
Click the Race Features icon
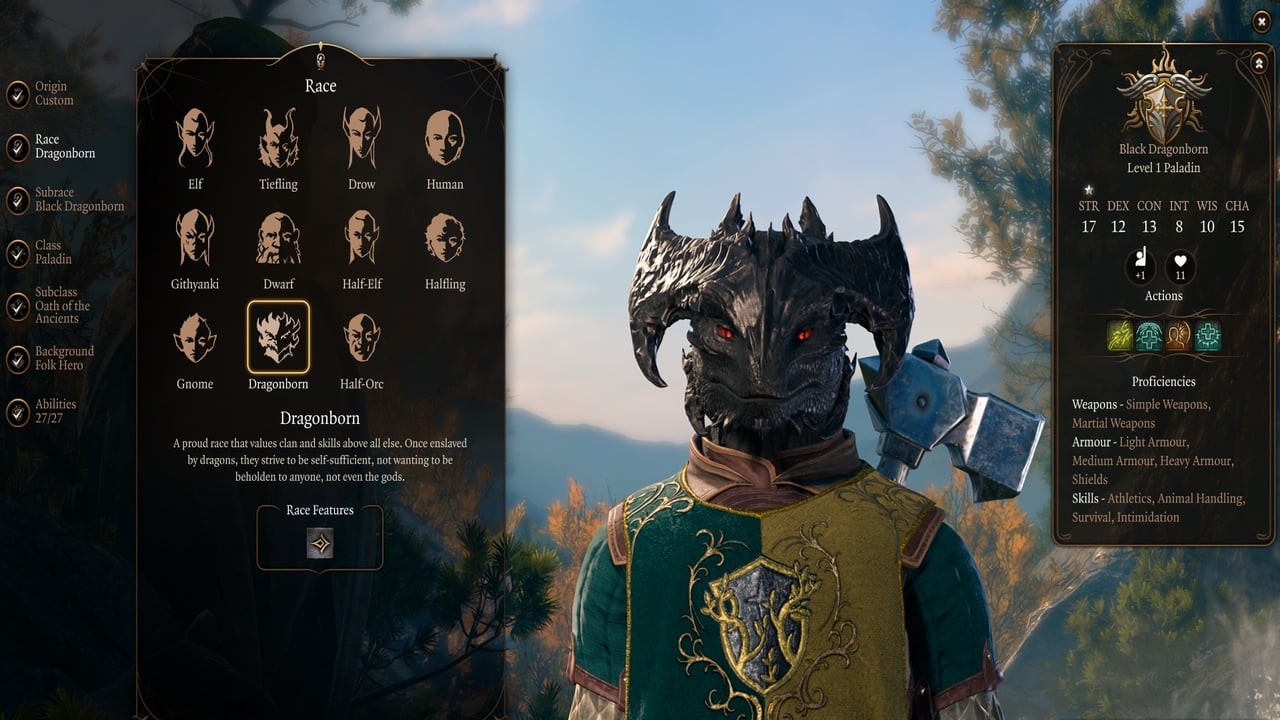320,543
